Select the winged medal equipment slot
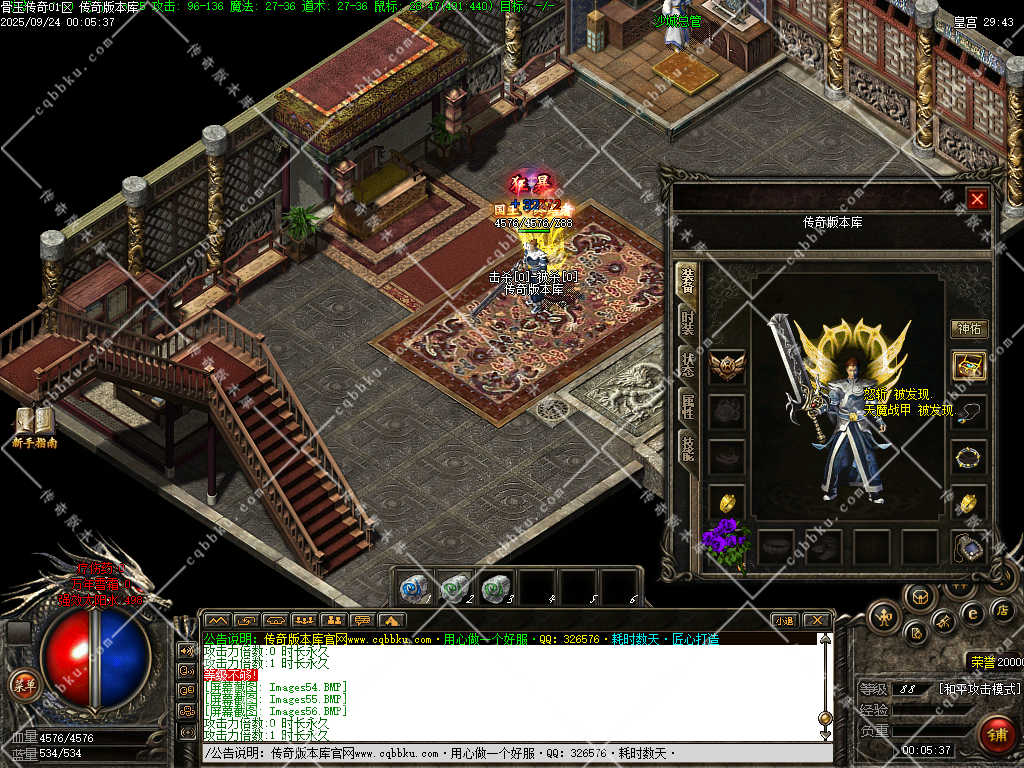Image resolution: width=1024 pixels, height=768 pixels. click(727, 366)
